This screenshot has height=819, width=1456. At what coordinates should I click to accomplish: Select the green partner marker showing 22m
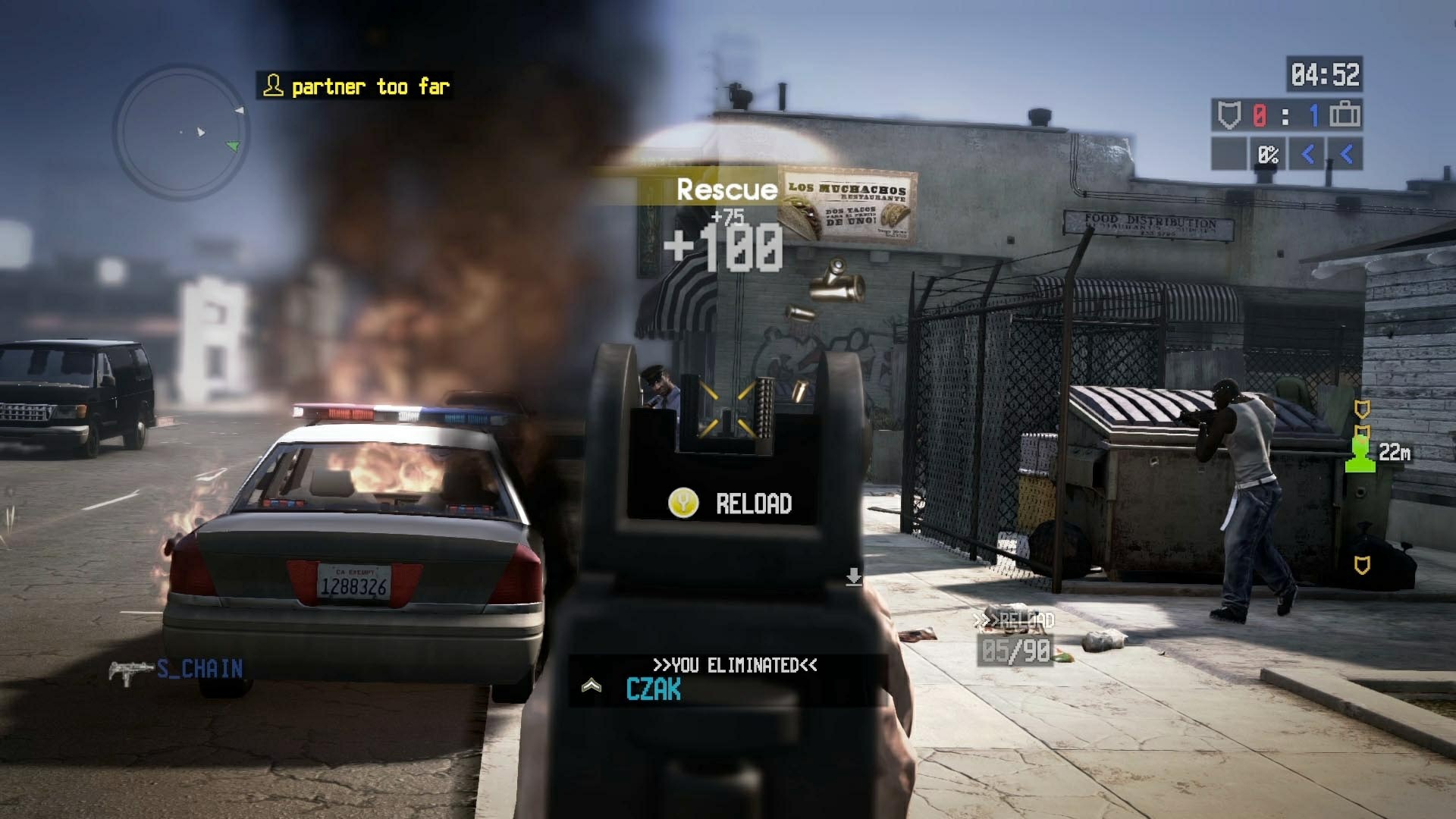tap(1361, 453)
